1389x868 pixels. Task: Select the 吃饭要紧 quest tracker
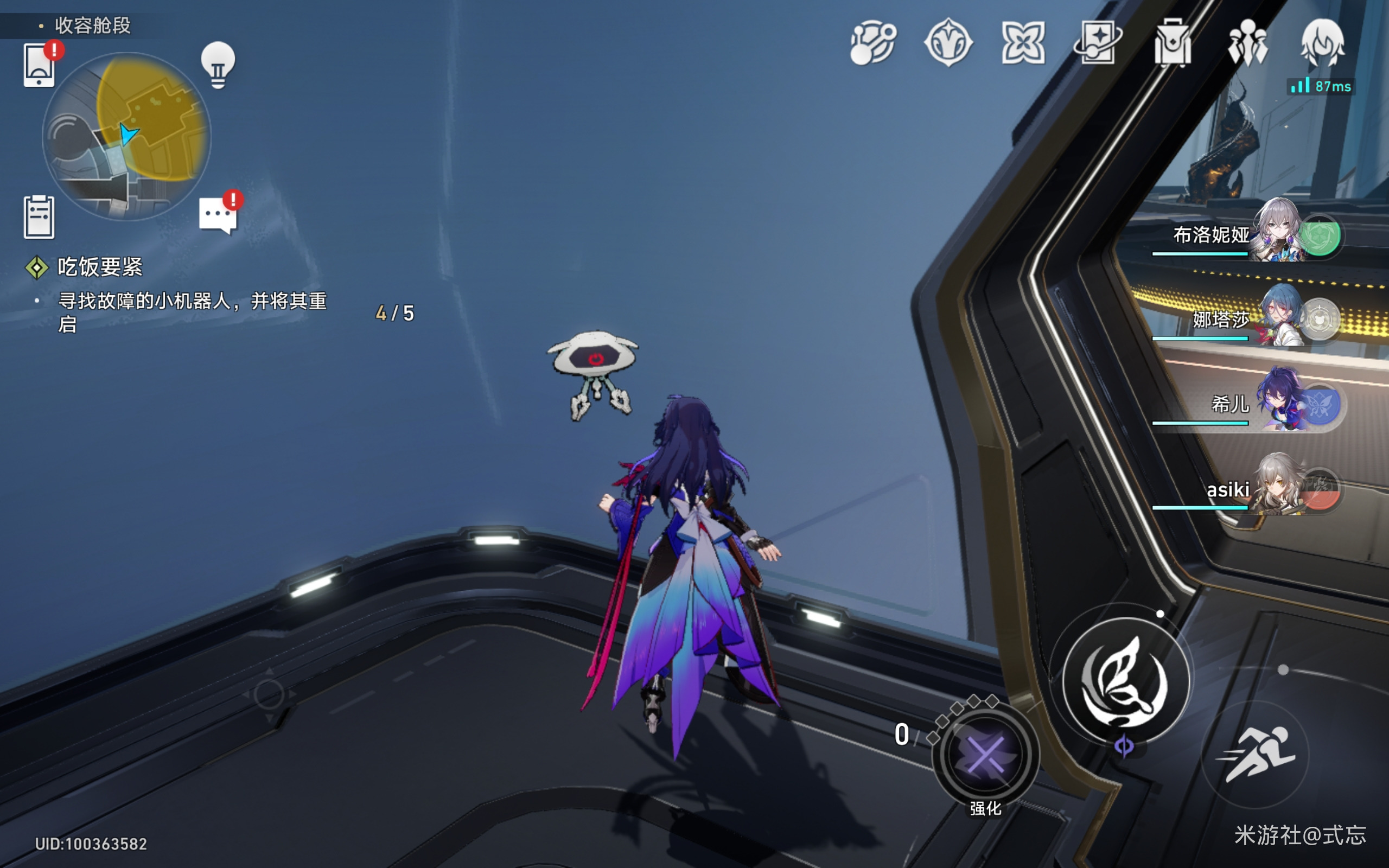99,267
